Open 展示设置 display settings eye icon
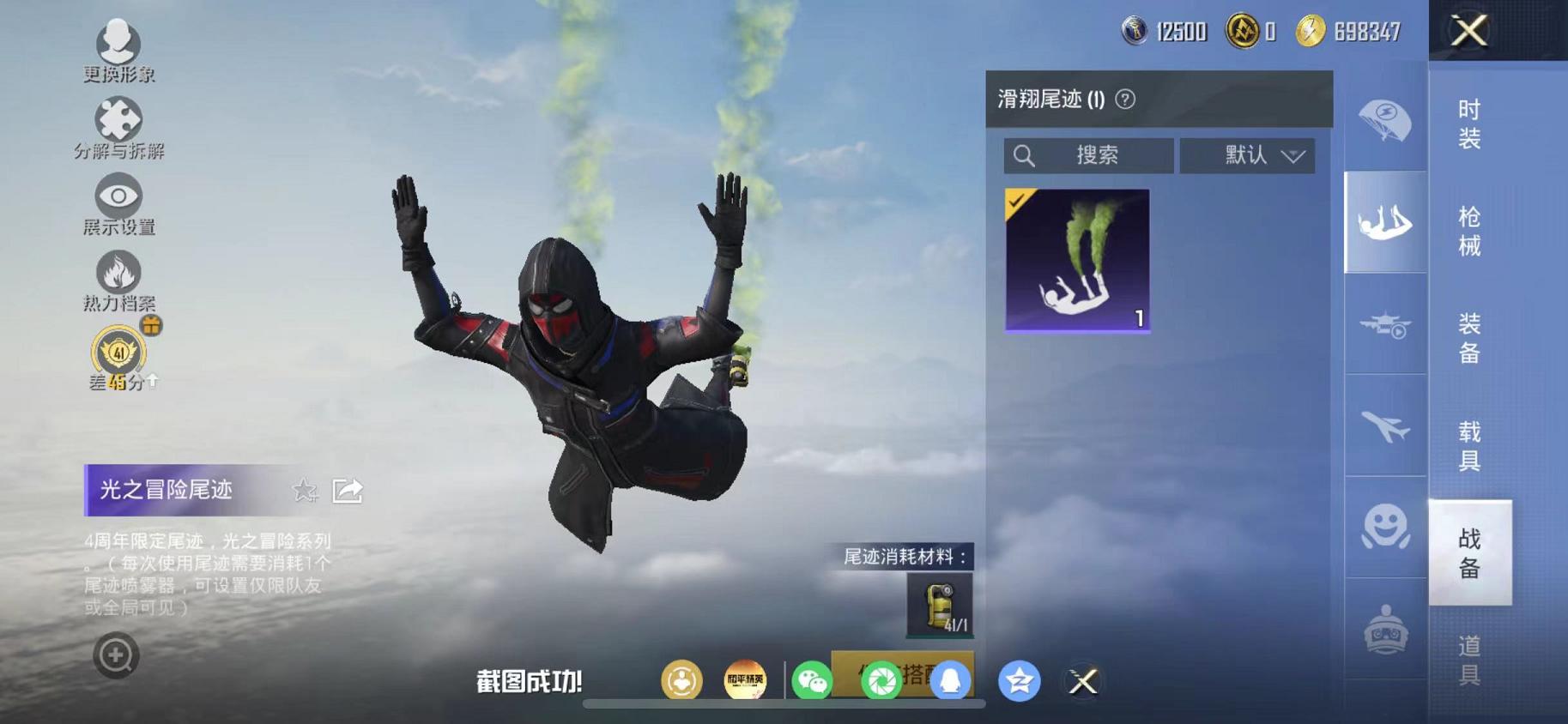 pos(118,196)
